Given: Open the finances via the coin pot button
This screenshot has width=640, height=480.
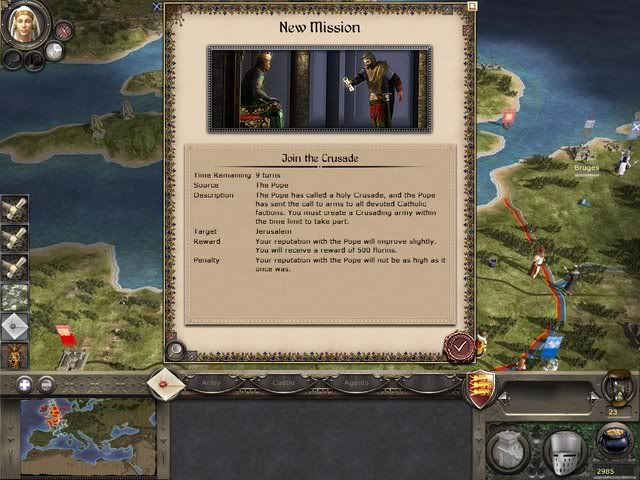Looking at the screenshot, I should point(612,443).
